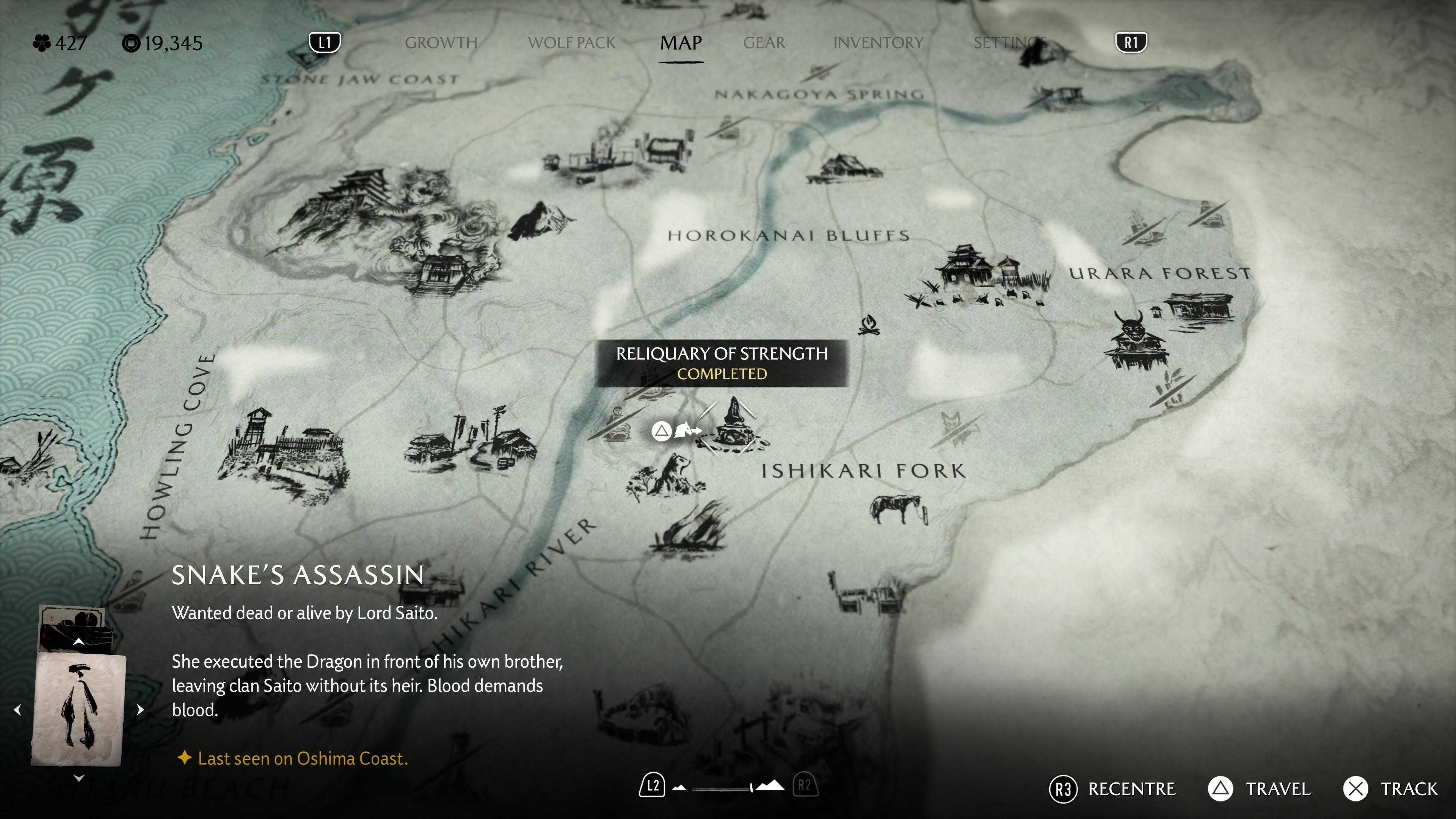The image size is (1456, 819).
Task: Click the down arrow below the card stack
Action: tap(79, 778)
